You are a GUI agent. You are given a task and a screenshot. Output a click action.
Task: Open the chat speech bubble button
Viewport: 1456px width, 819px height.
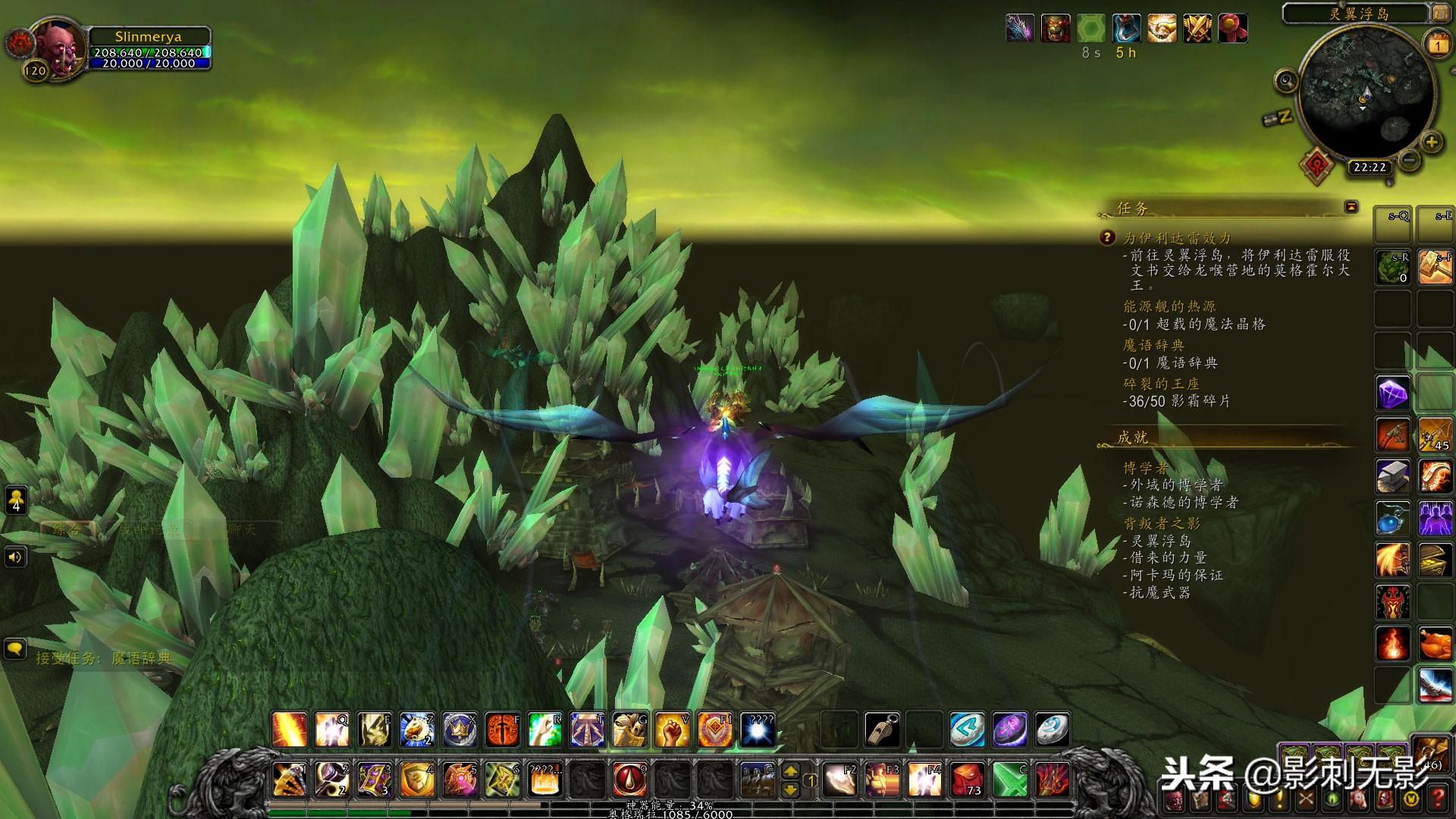15,649
